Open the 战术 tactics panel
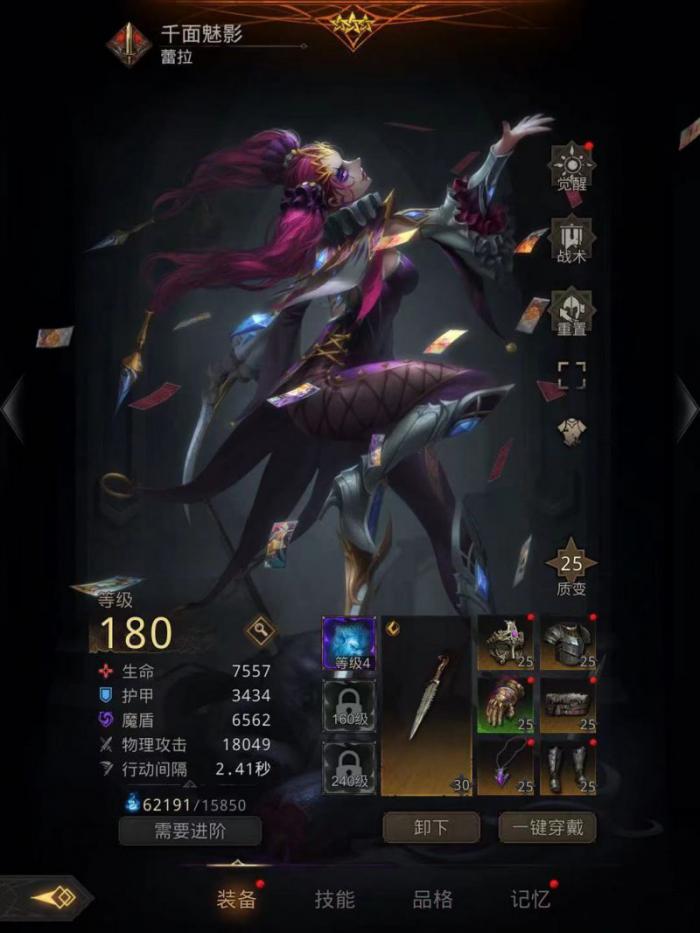This screenshot has width=700, height=933. [x=572, y=241]
